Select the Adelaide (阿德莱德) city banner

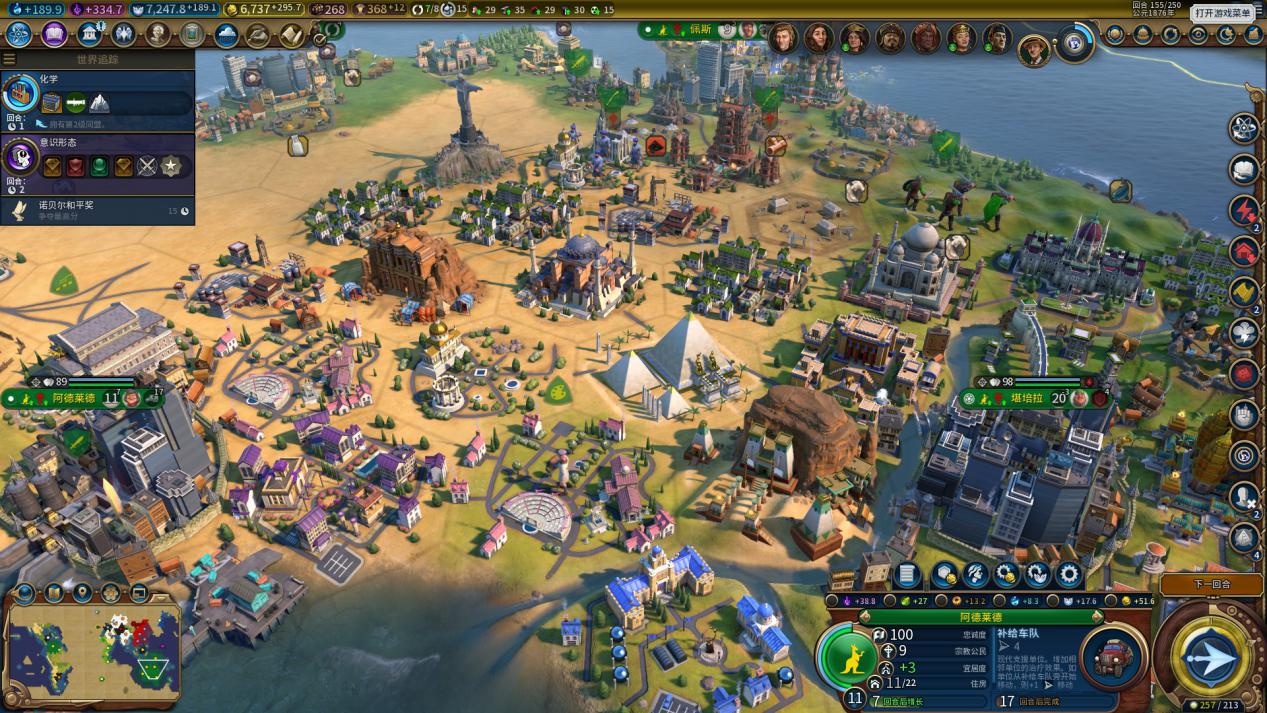tap(72, 398)
